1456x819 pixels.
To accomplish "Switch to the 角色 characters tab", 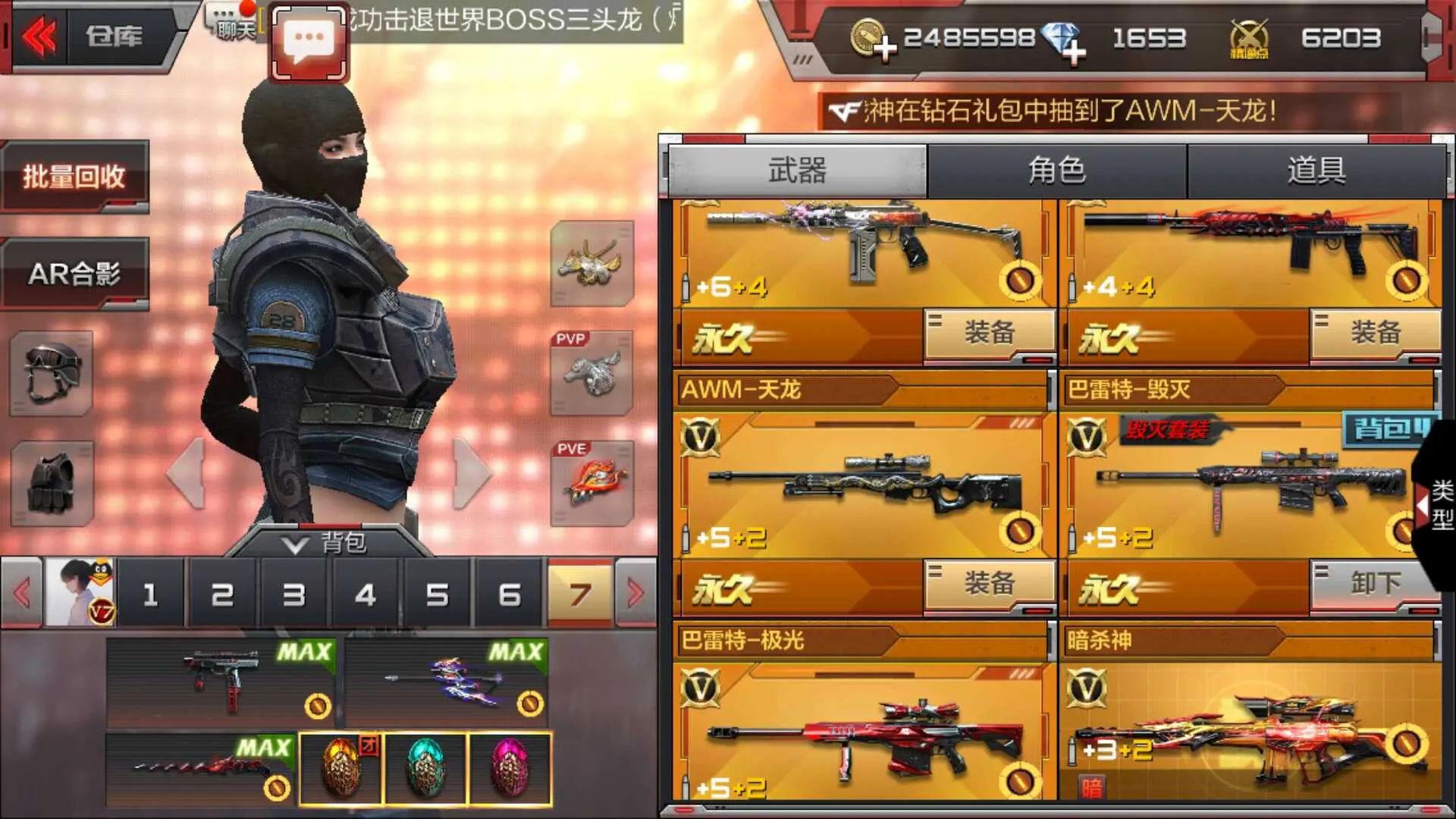I will coord(1057,170).
